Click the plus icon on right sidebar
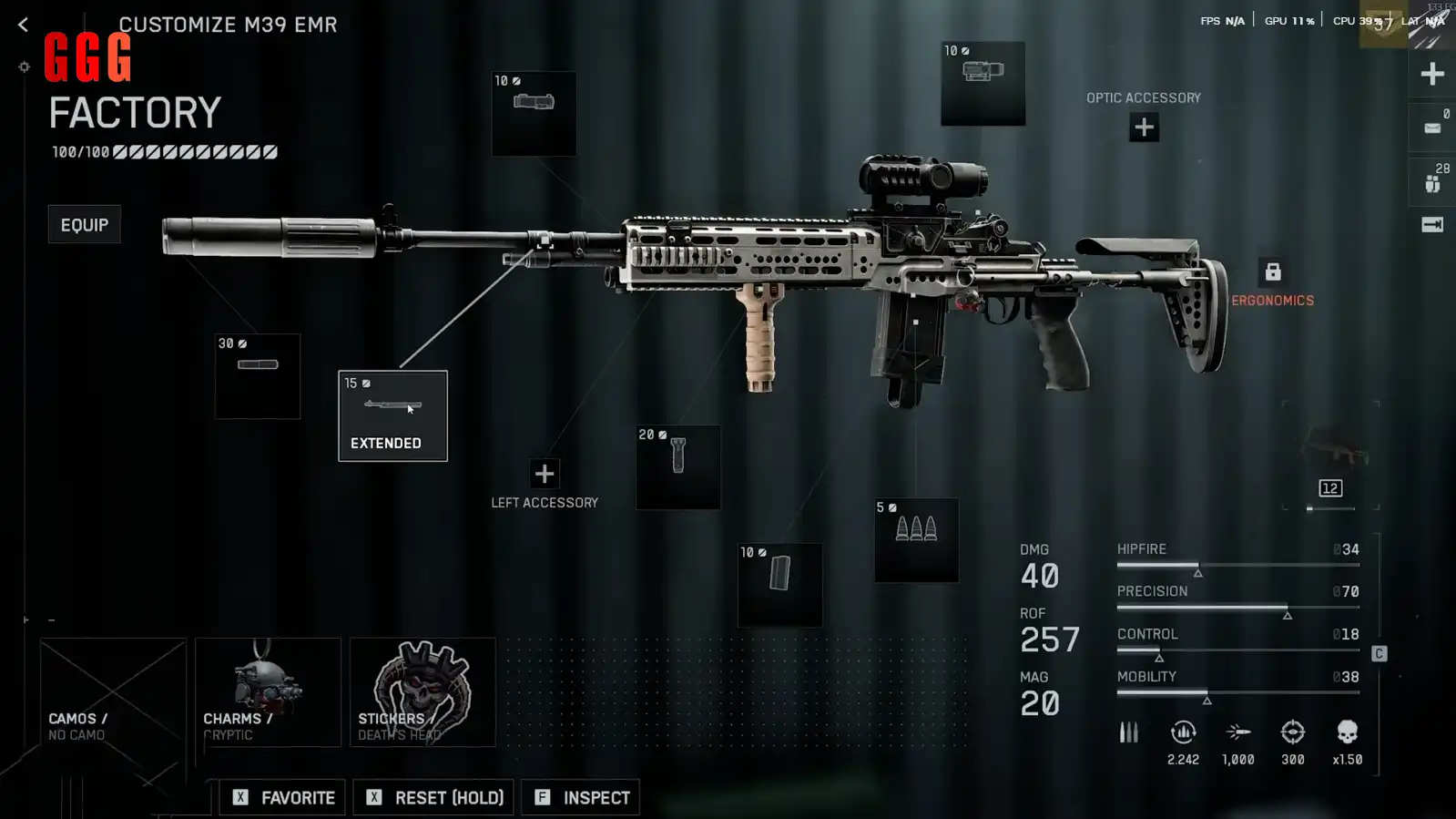This screenshot has height=819, width=1456. 1431,74
